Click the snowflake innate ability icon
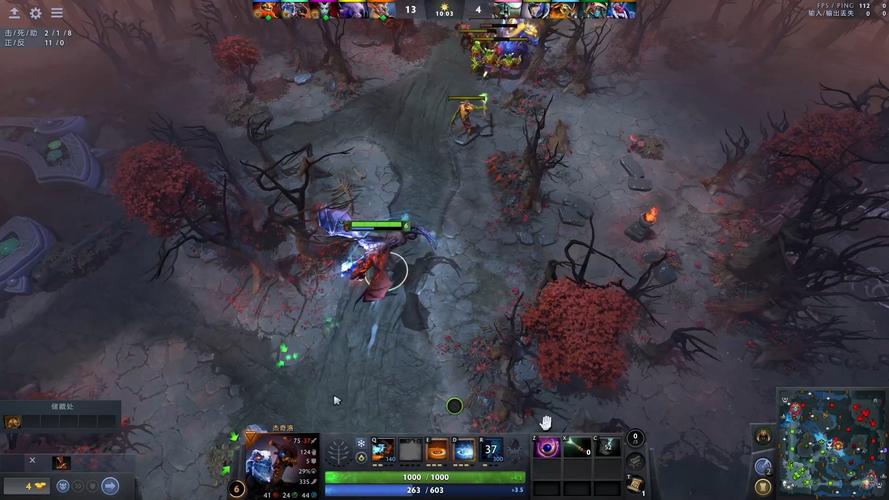Viewport: 889px width, 500px height. point(361,443)
